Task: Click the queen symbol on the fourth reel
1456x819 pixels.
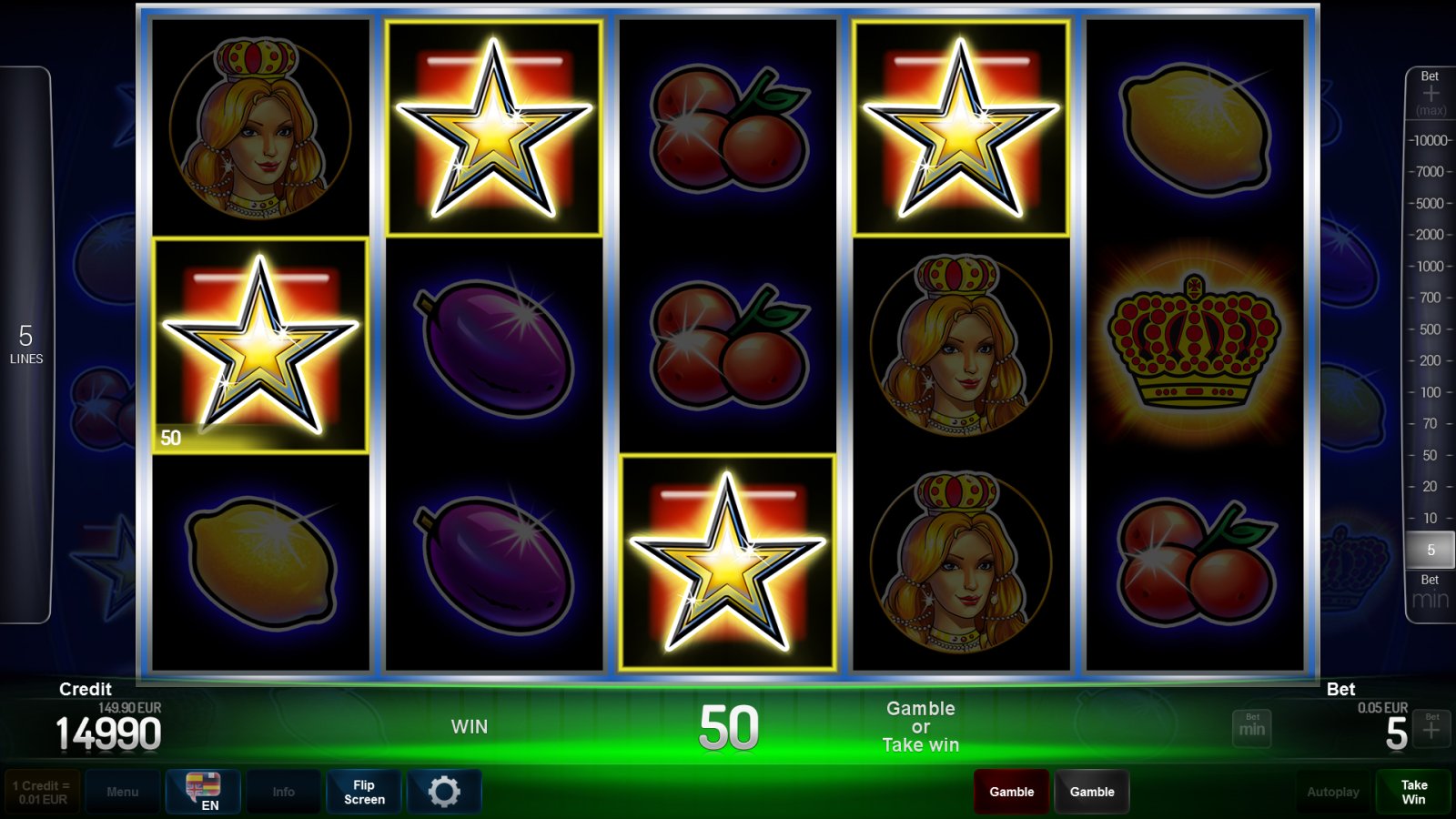Action: (x=960, y=346)
